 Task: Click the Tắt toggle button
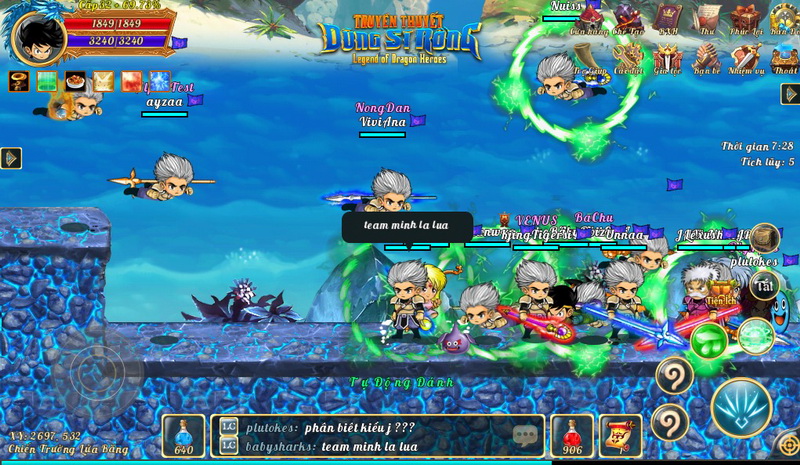pos(765,286)
